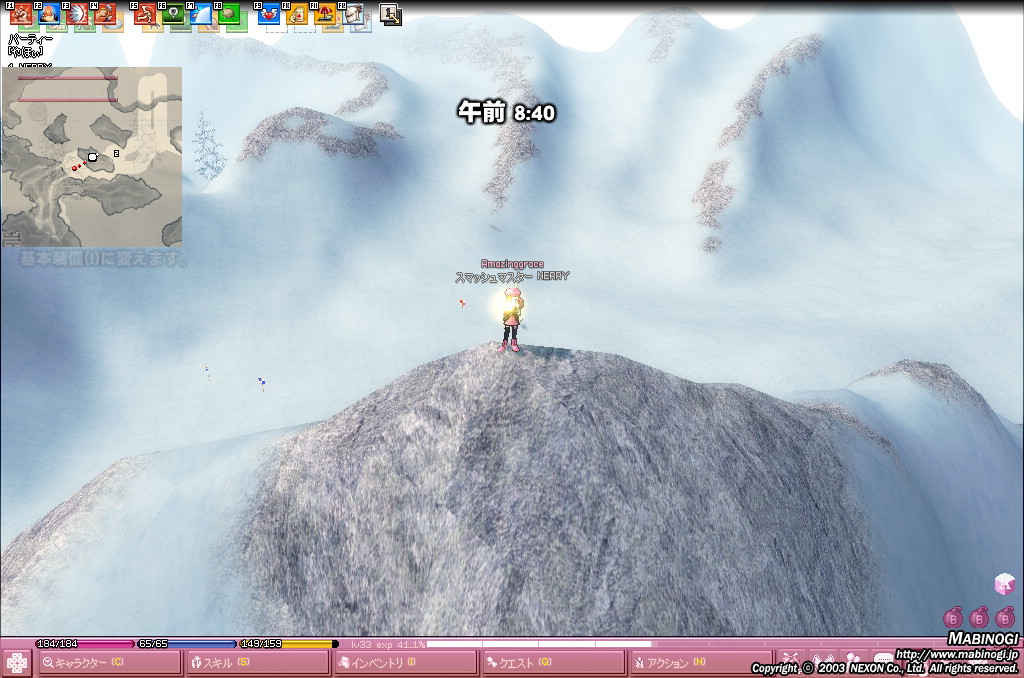The image size is (1024, 678).
Task: Activate the F5 red kick skill
Action: point(145,14)
